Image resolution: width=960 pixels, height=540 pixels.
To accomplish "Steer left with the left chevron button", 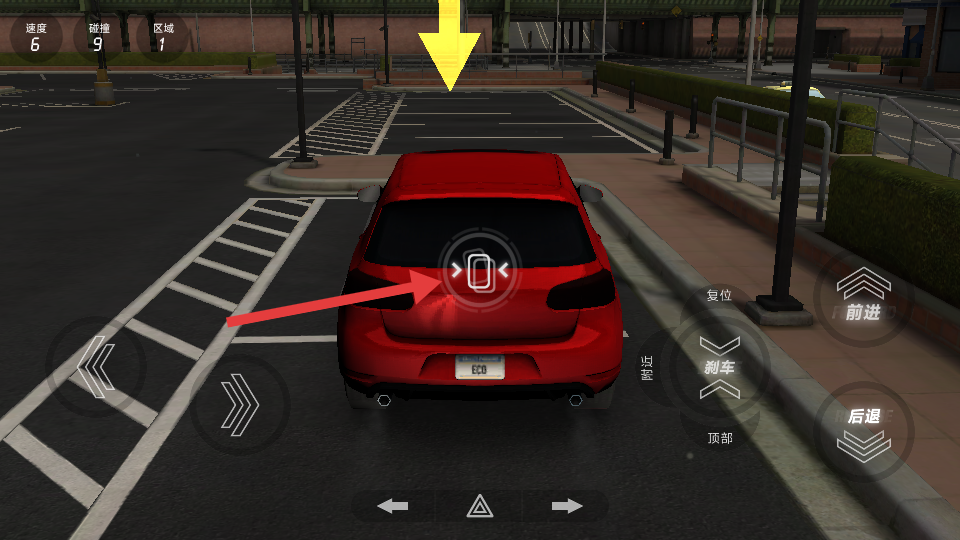I will (96, 367).
